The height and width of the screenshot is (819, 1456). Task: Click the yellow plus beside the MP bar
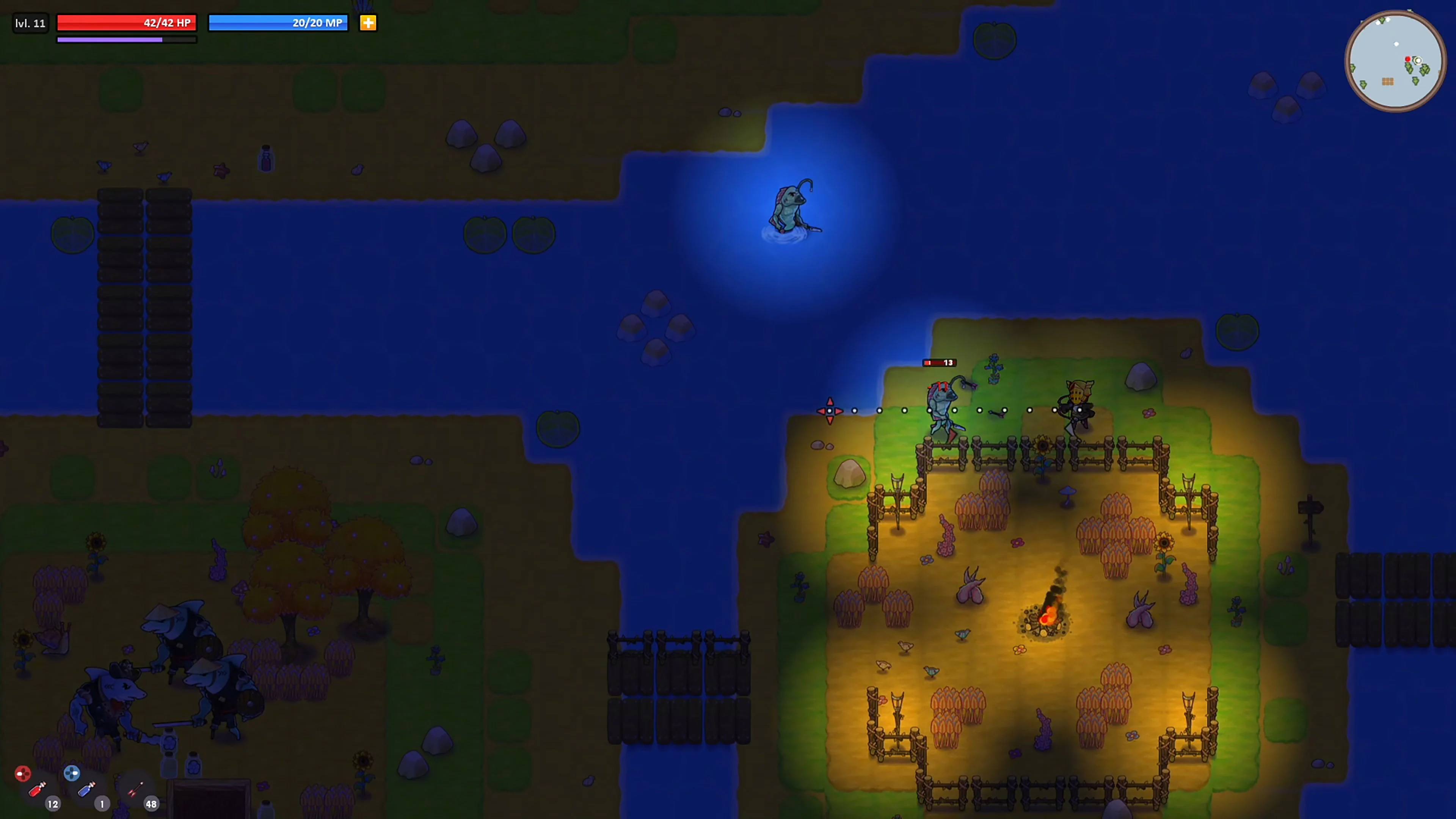368,23
